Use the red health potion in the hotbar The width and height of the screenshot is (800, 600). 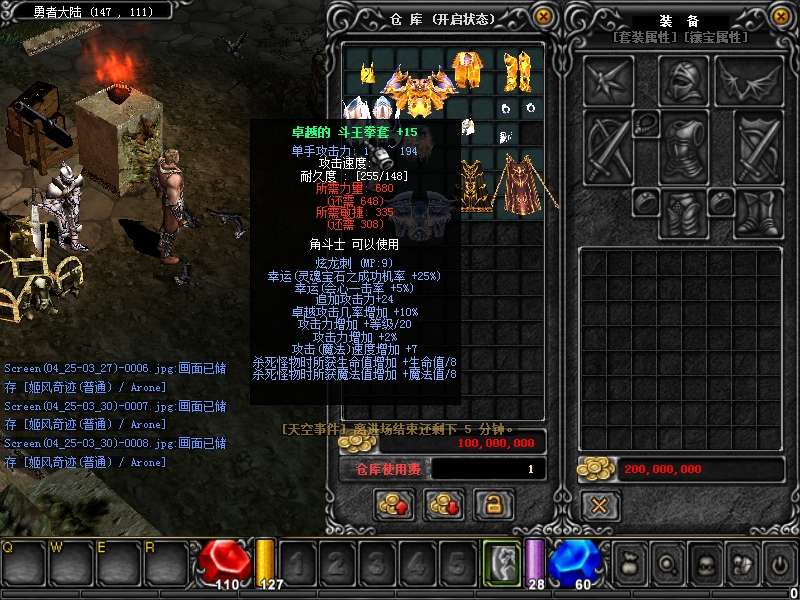225,562
